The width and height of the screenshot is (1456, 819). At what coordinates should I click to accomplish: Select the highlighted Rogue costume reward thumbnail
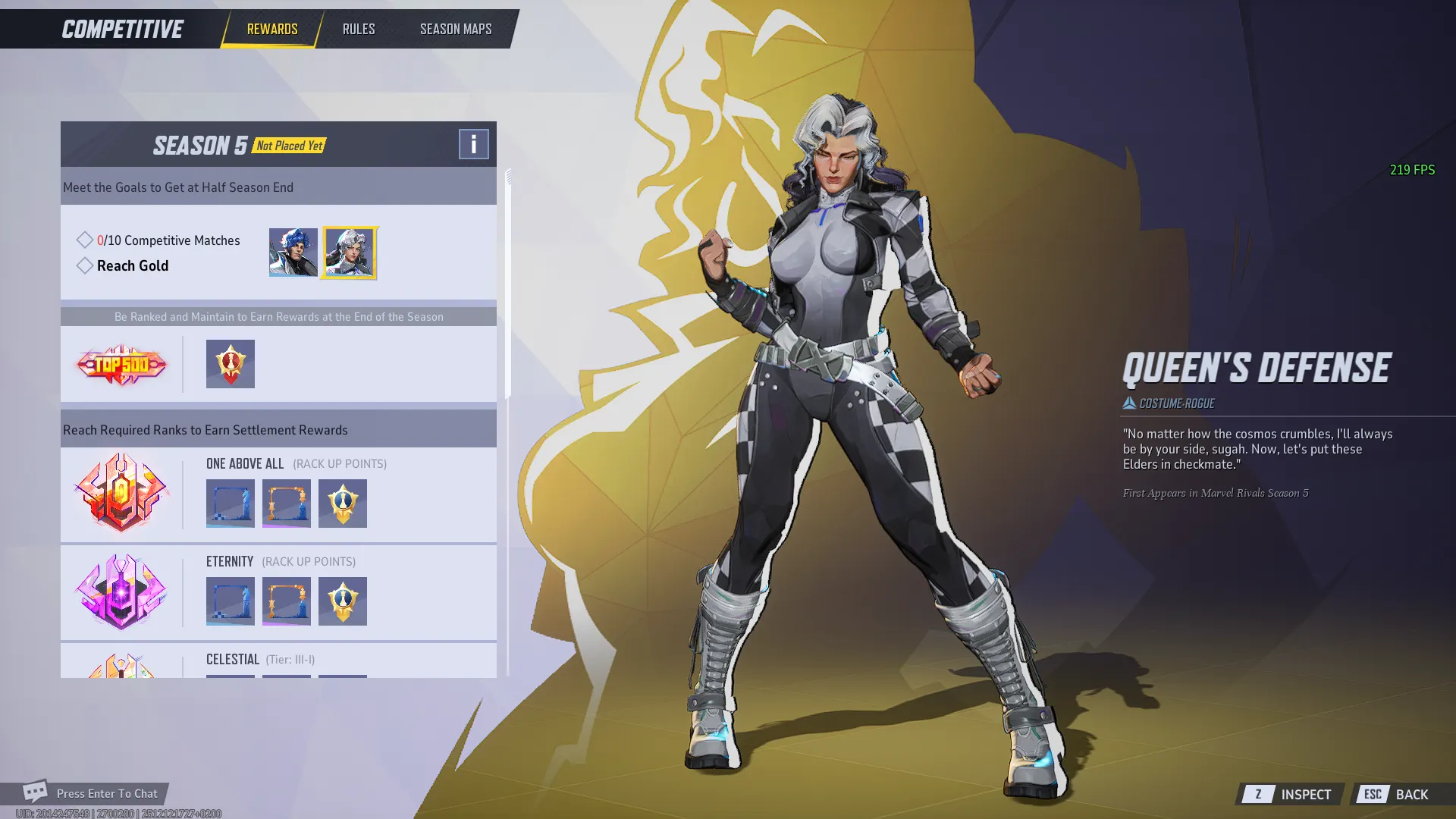pos(350,253)
